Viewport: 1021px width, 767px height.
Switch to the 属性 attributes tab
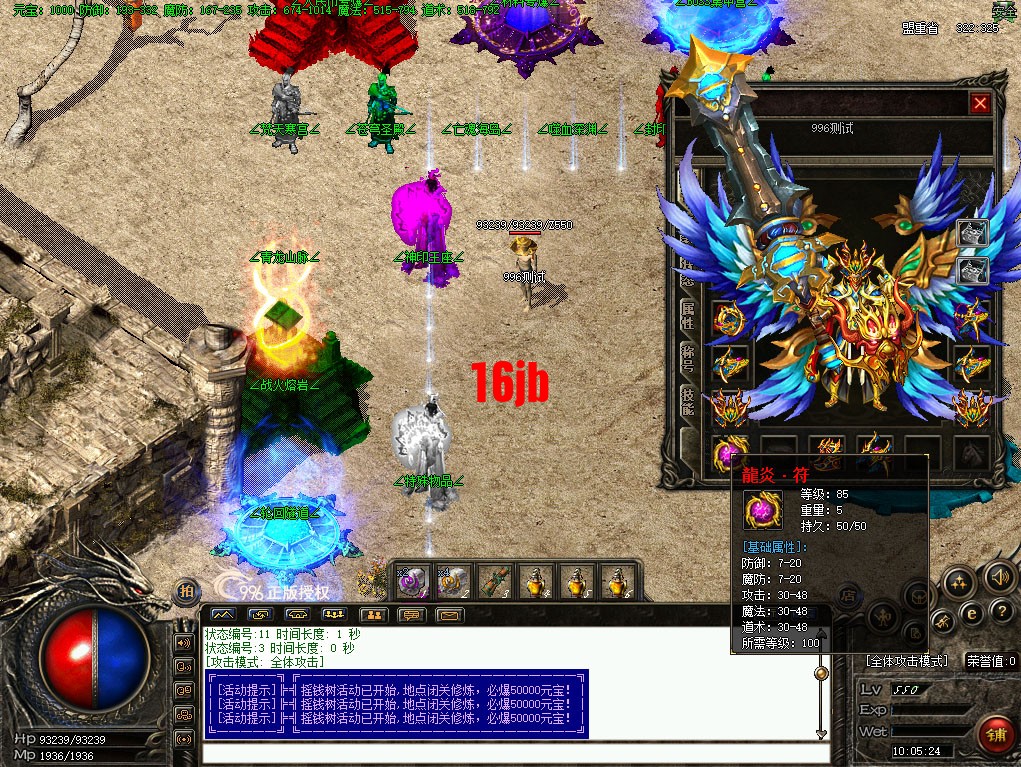[688, 318]
